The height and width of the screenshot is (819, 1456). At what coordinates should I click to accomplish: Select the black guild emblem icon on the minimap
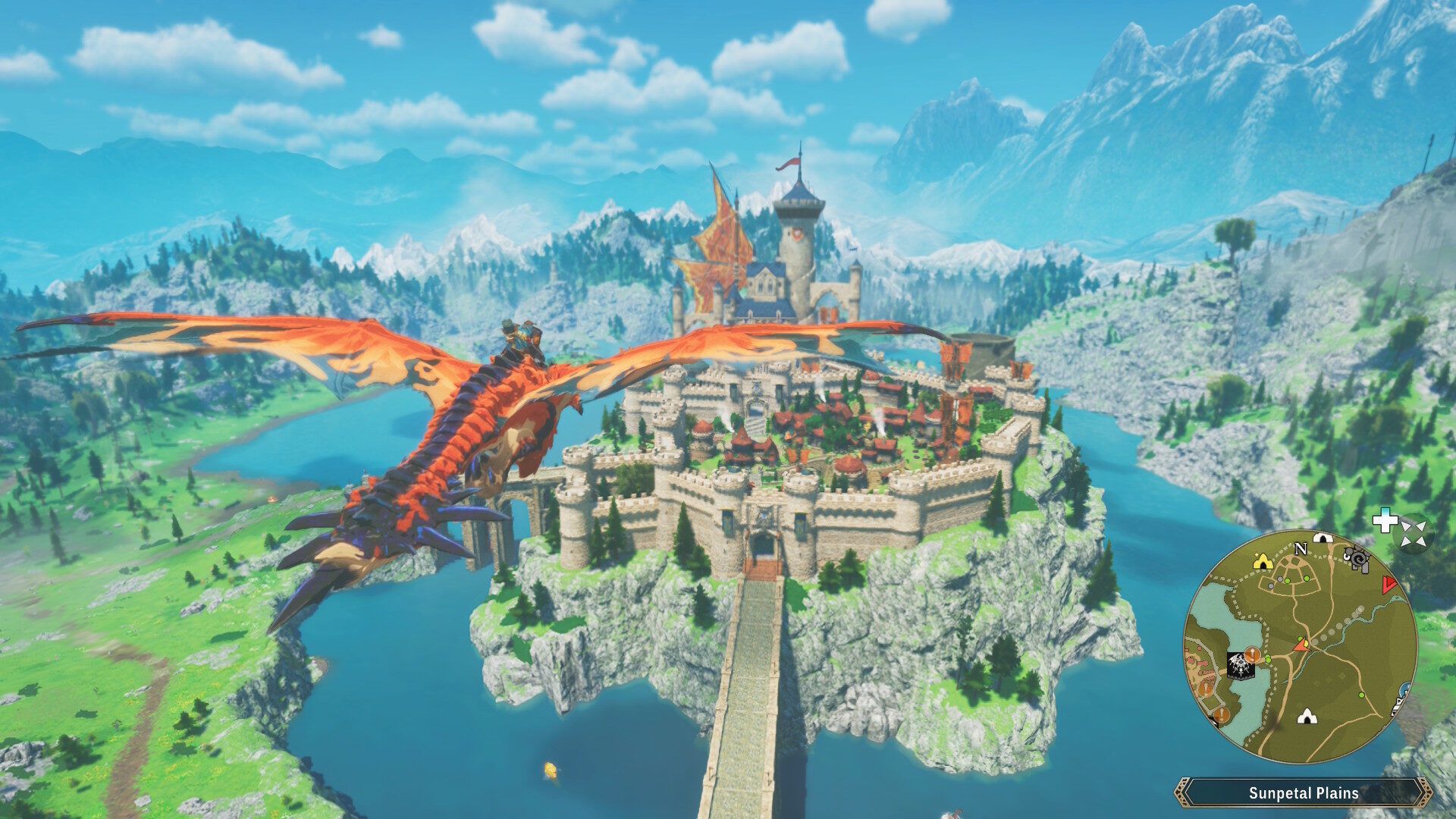pyautogui.click(x=1240, y=665)
